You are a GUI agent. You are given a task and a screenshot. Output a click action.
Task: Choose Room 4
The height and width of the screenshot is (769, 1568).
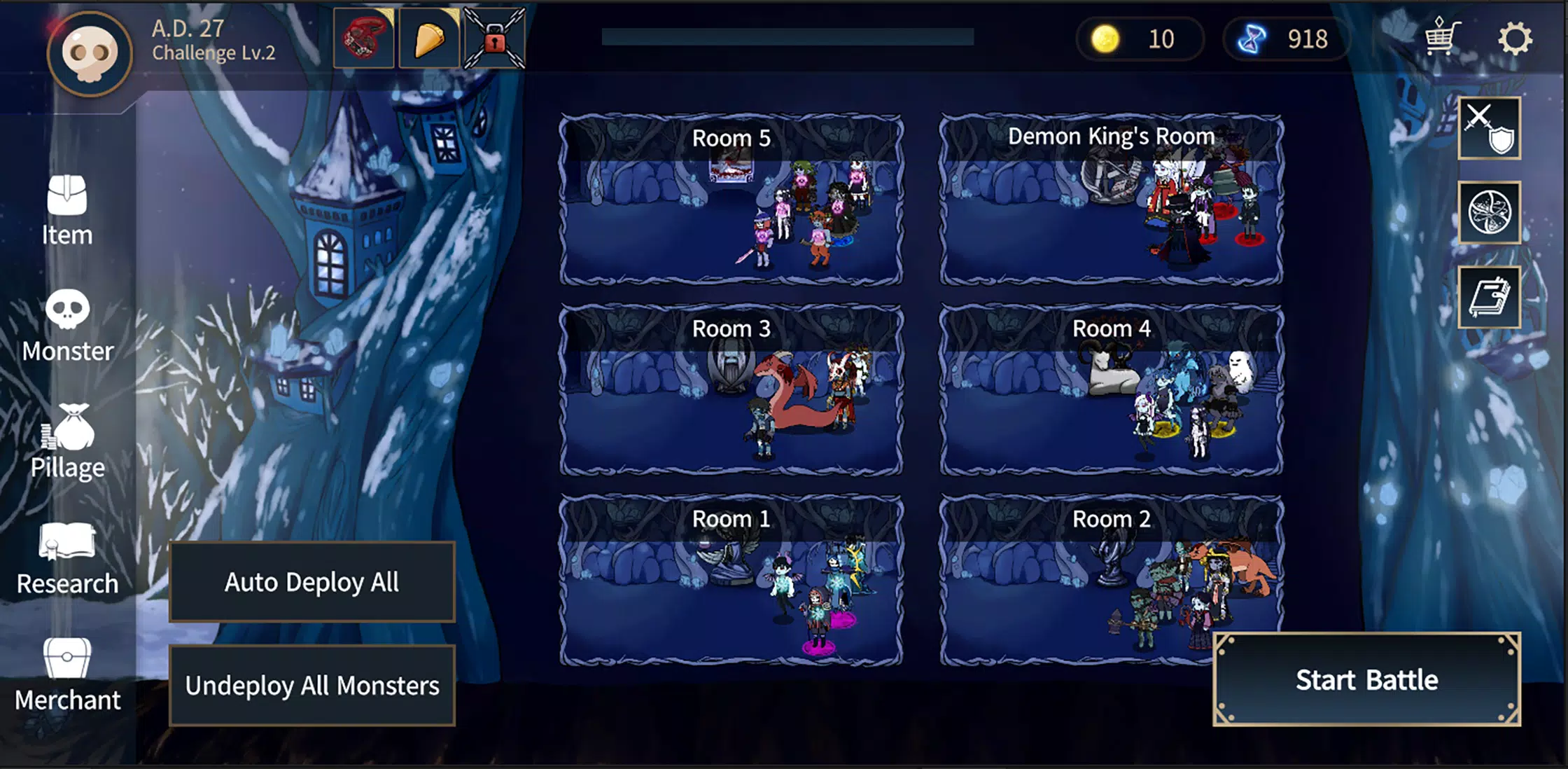[1111, 390]
